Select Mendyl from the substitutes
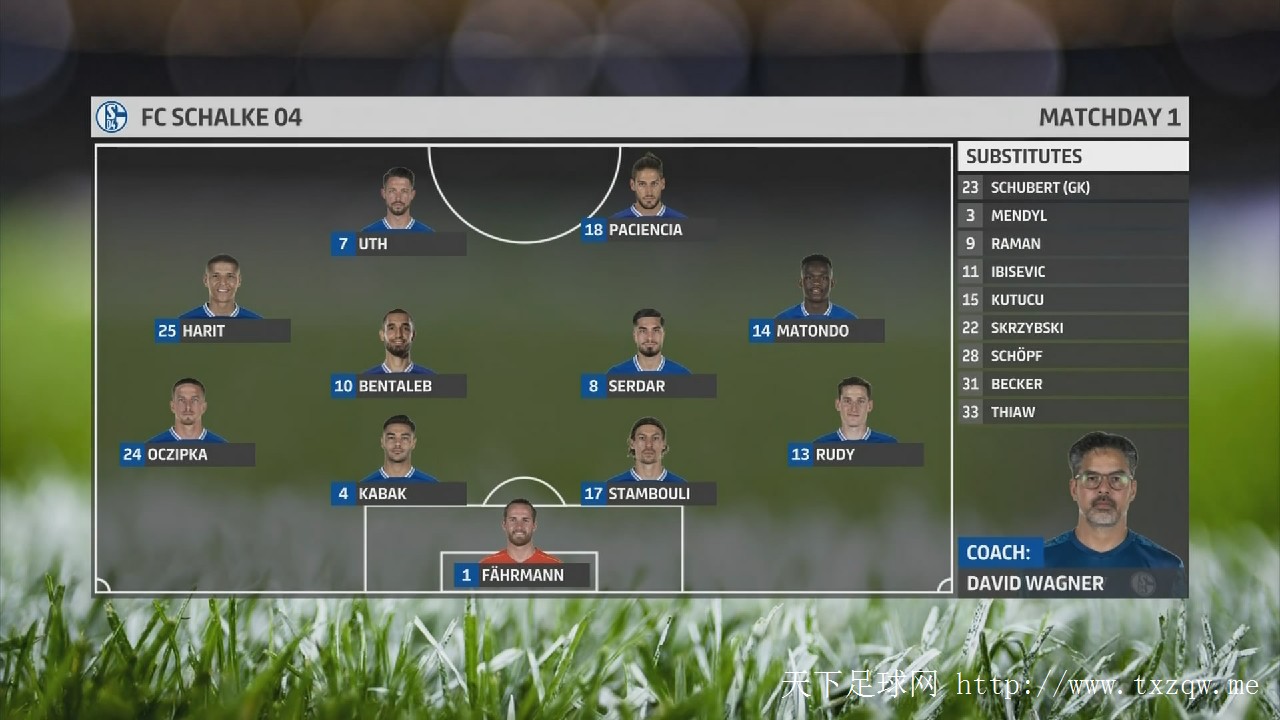The width and height of the screenshot is (1280, 720). 1073,216
